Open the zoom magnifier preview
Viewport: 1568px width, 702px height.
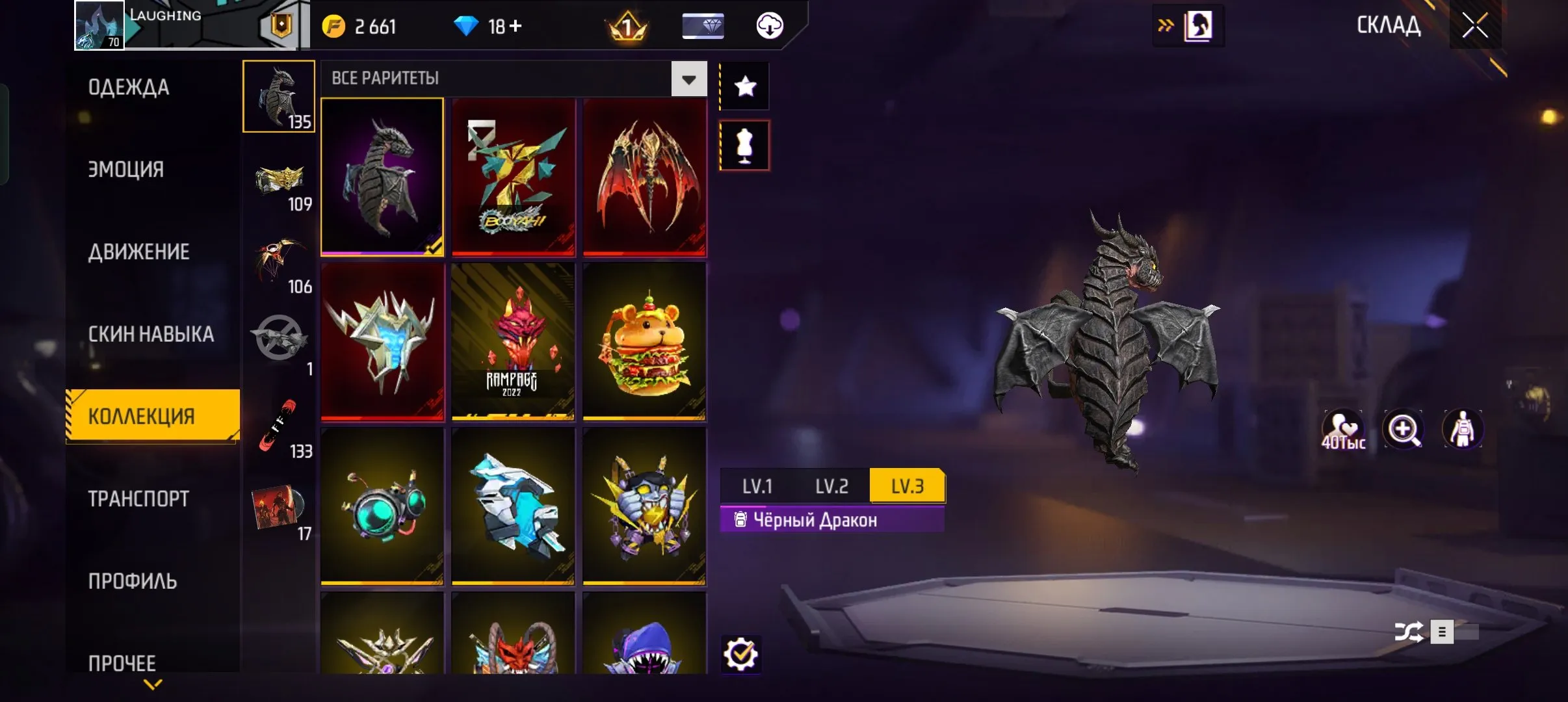(1404, 428)
